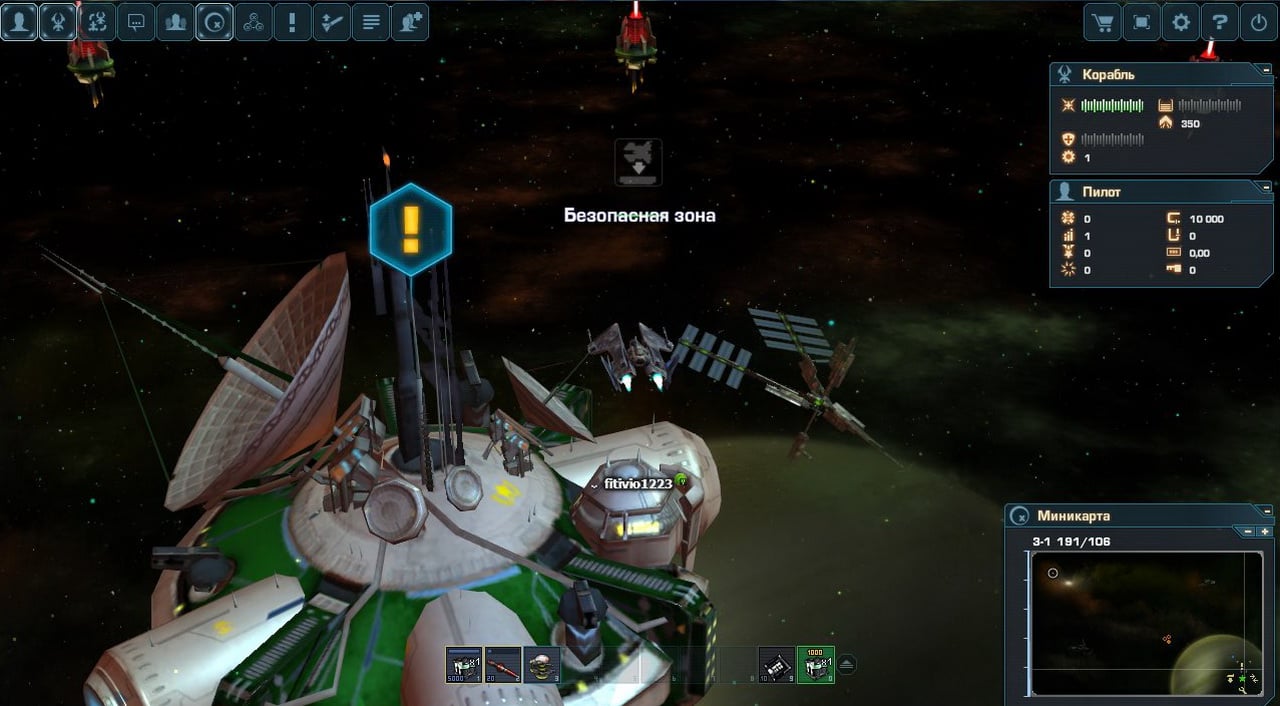Zoom out the minimap with minus
1280x706 pixels.
(x=1250, y=531)
